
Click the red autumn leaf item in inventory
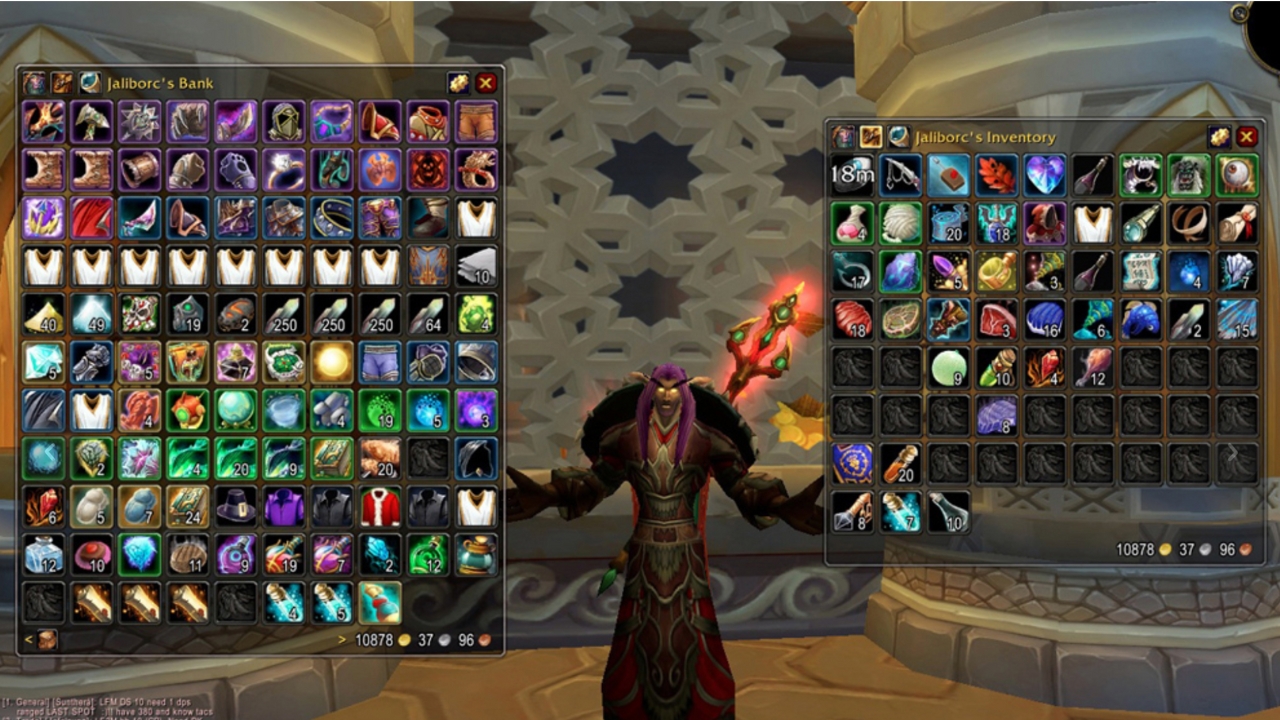[x=996, y=172]
